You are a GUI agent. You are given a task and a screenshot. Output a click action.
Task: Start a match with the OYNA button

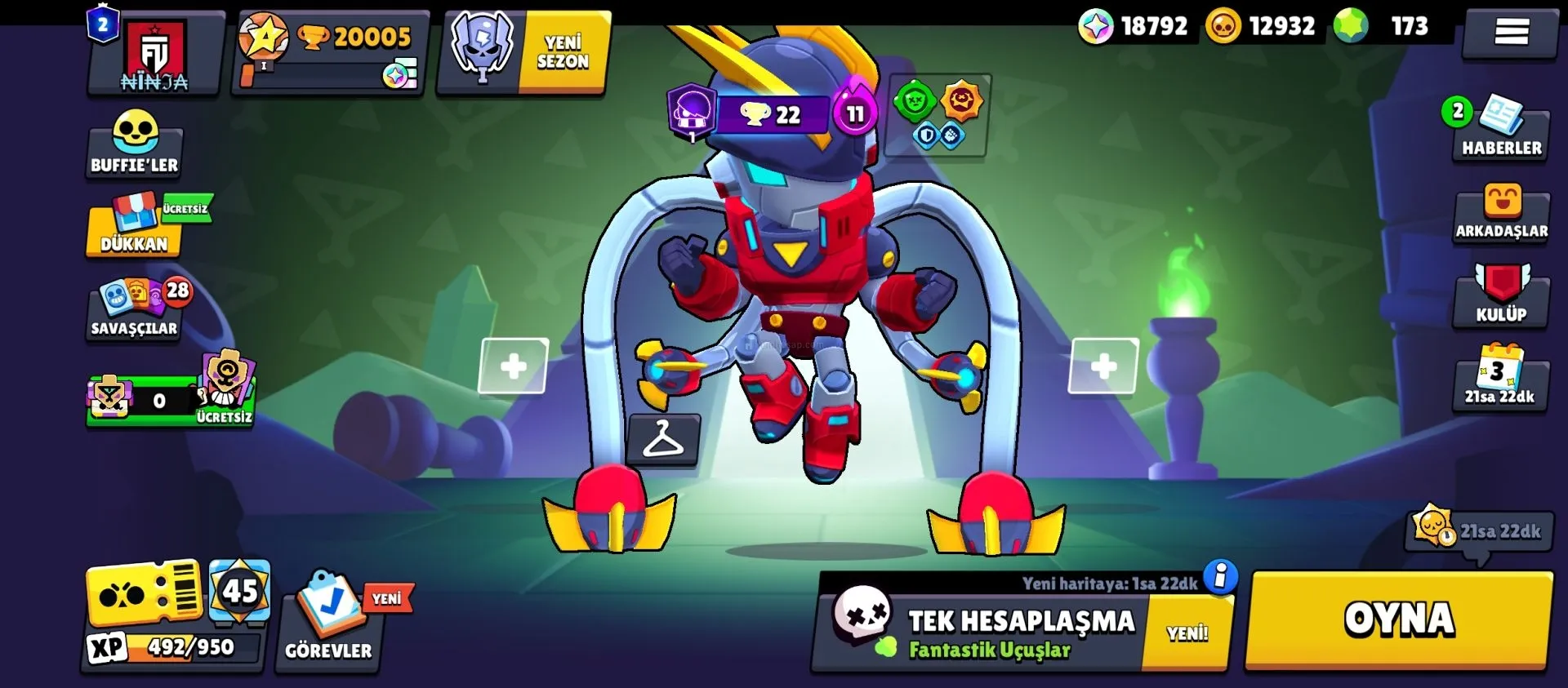[x=1398, y=620]
